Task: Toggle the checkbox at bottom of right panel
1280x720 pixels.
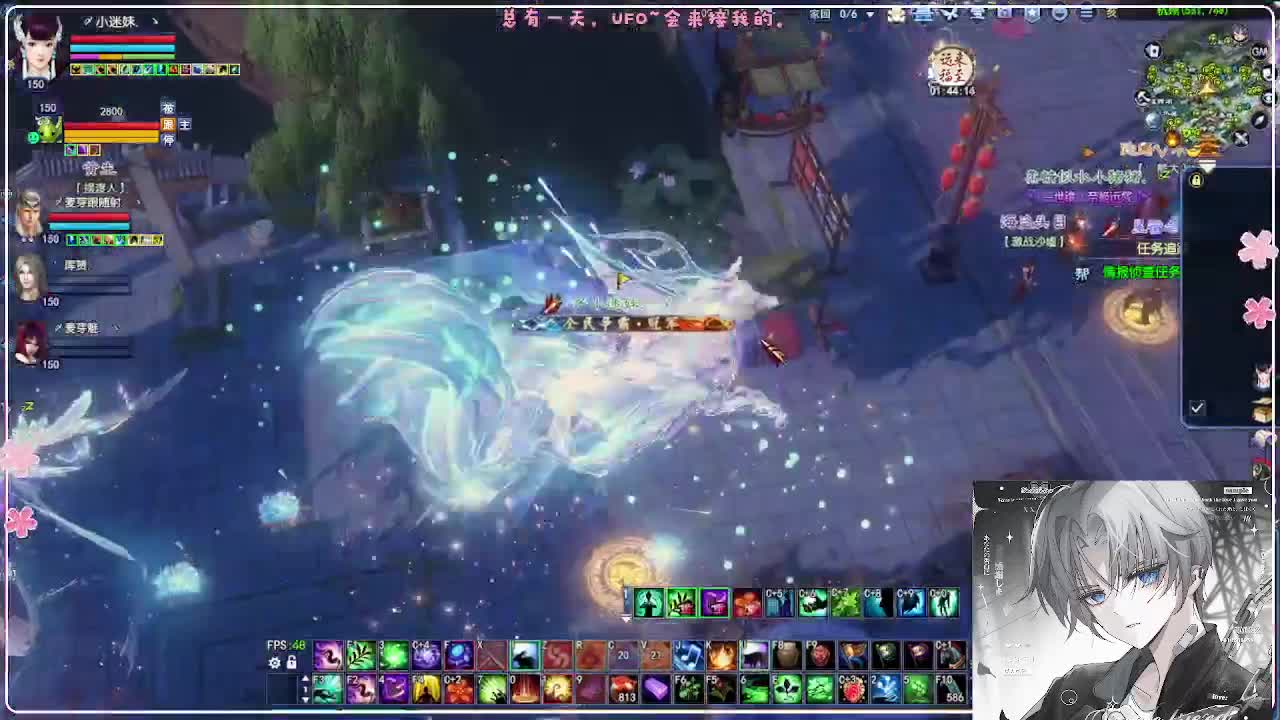Action: 1197,408
